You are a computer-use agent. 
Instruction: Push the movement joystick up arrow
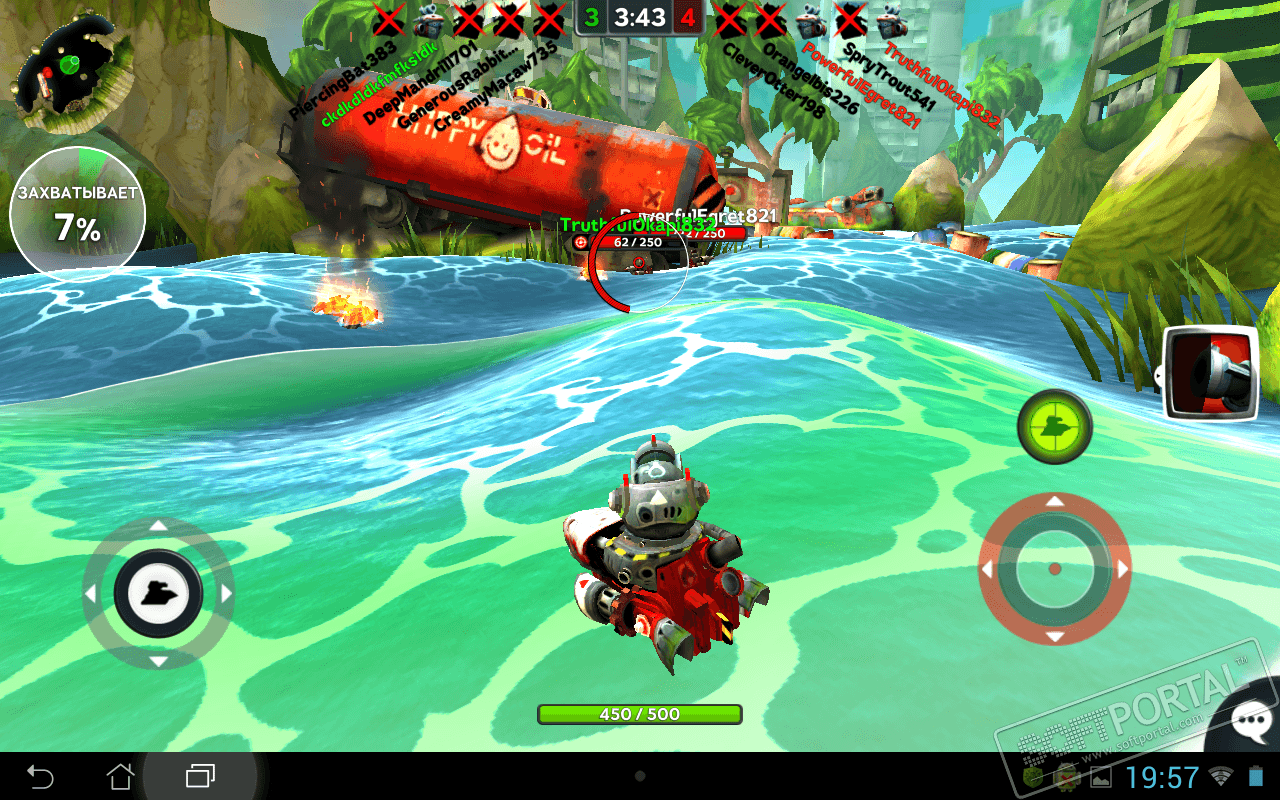coord(158,525)
